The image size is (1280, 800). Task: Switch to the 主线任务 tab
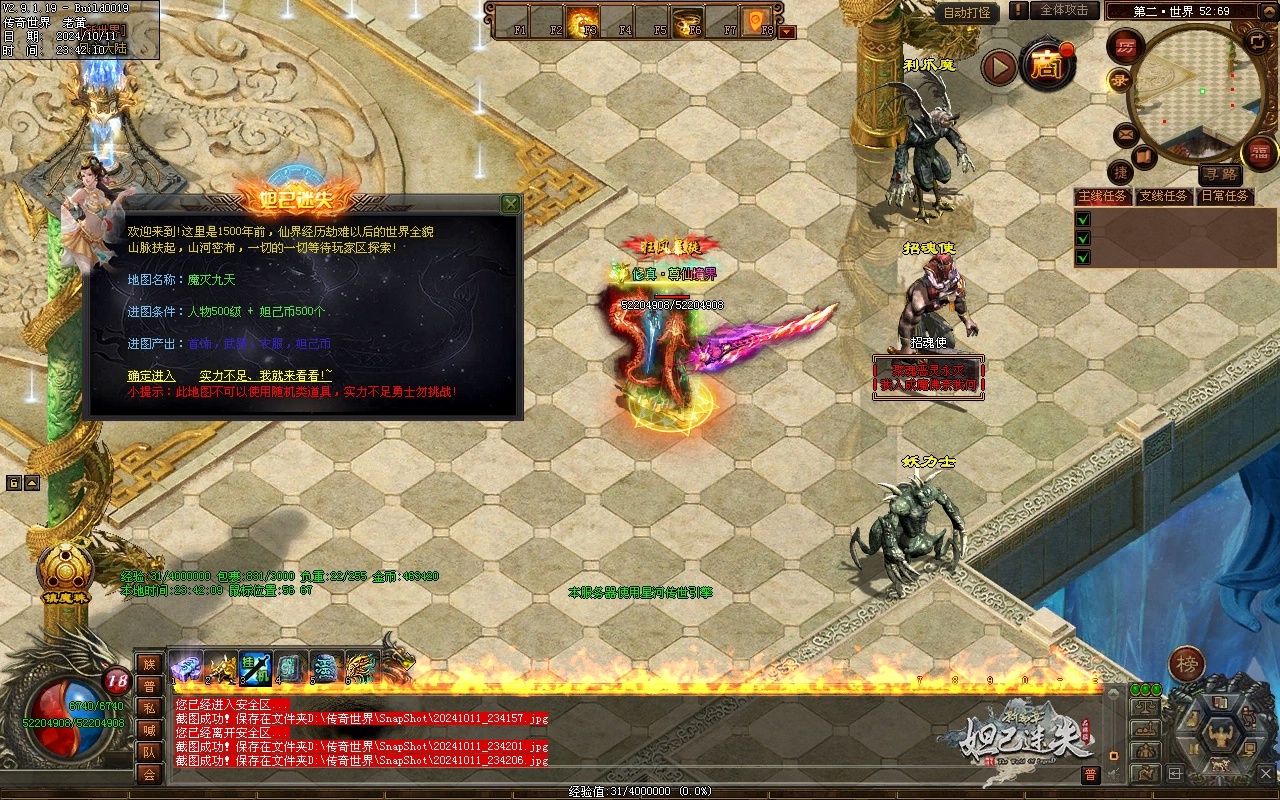pos(1102,196)
